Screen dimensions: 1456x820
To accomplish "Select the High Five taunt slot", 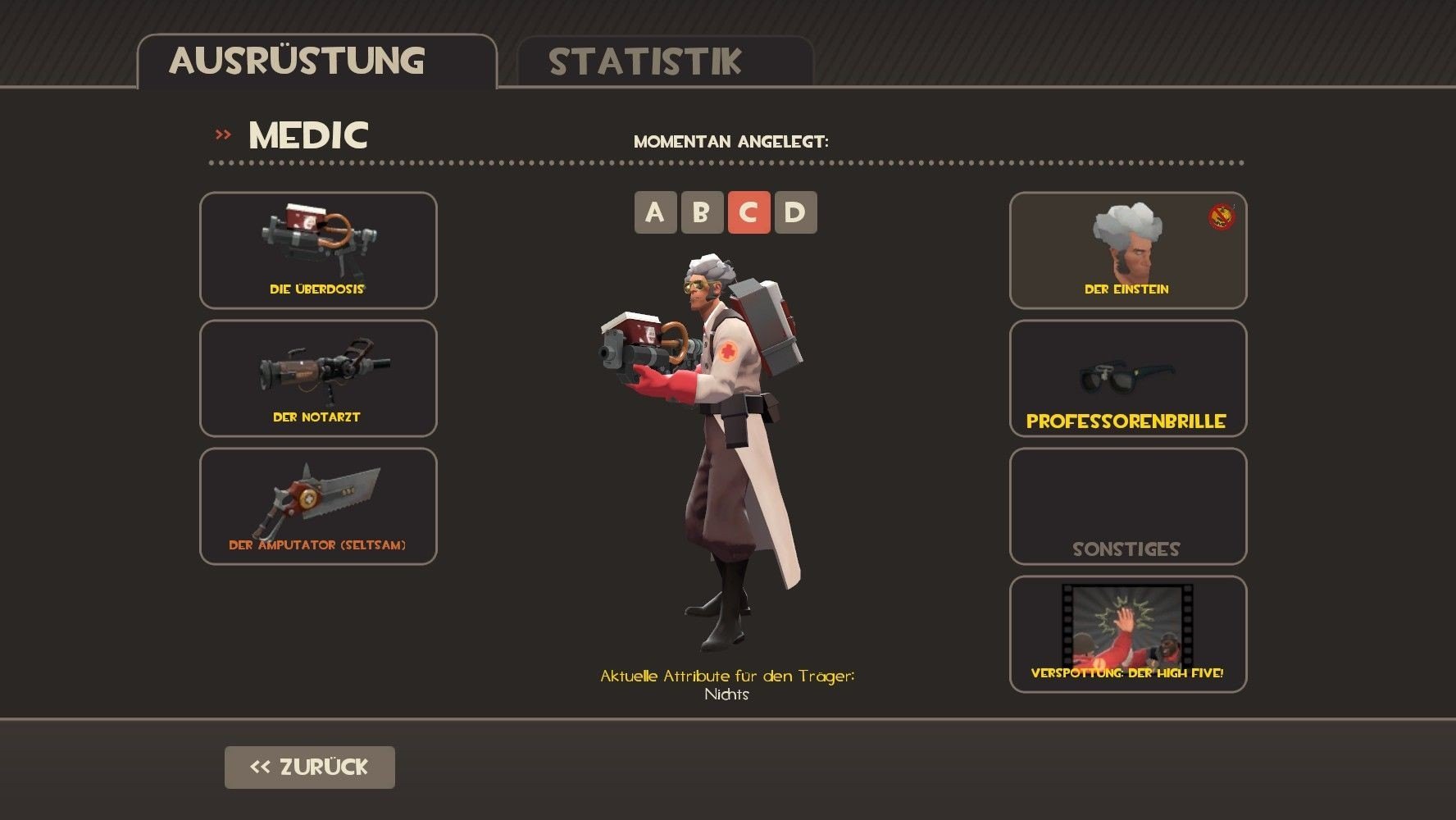I will tap(1127, 634).
